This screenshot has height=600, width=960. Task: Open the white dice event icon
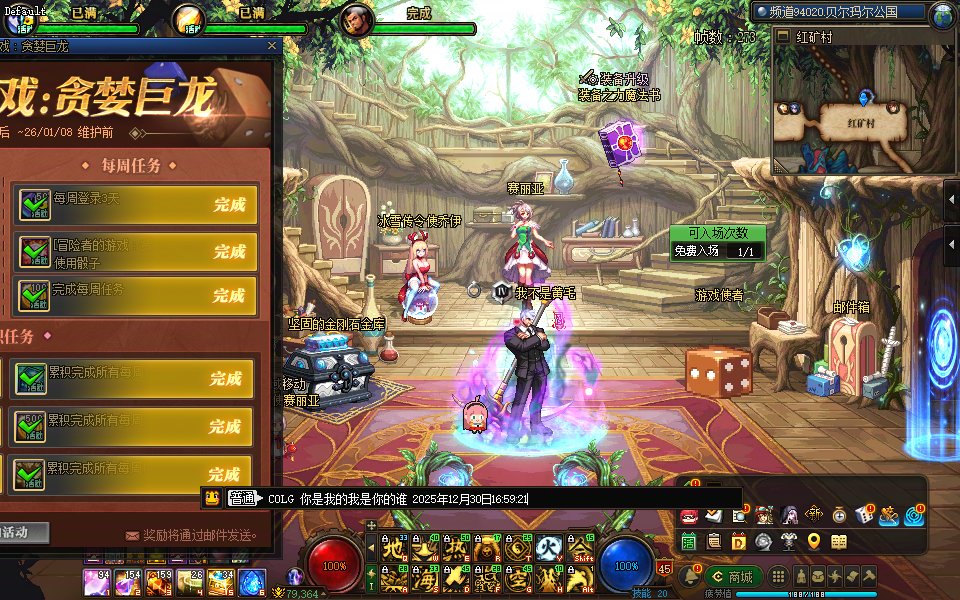click(x=863, y=515)
